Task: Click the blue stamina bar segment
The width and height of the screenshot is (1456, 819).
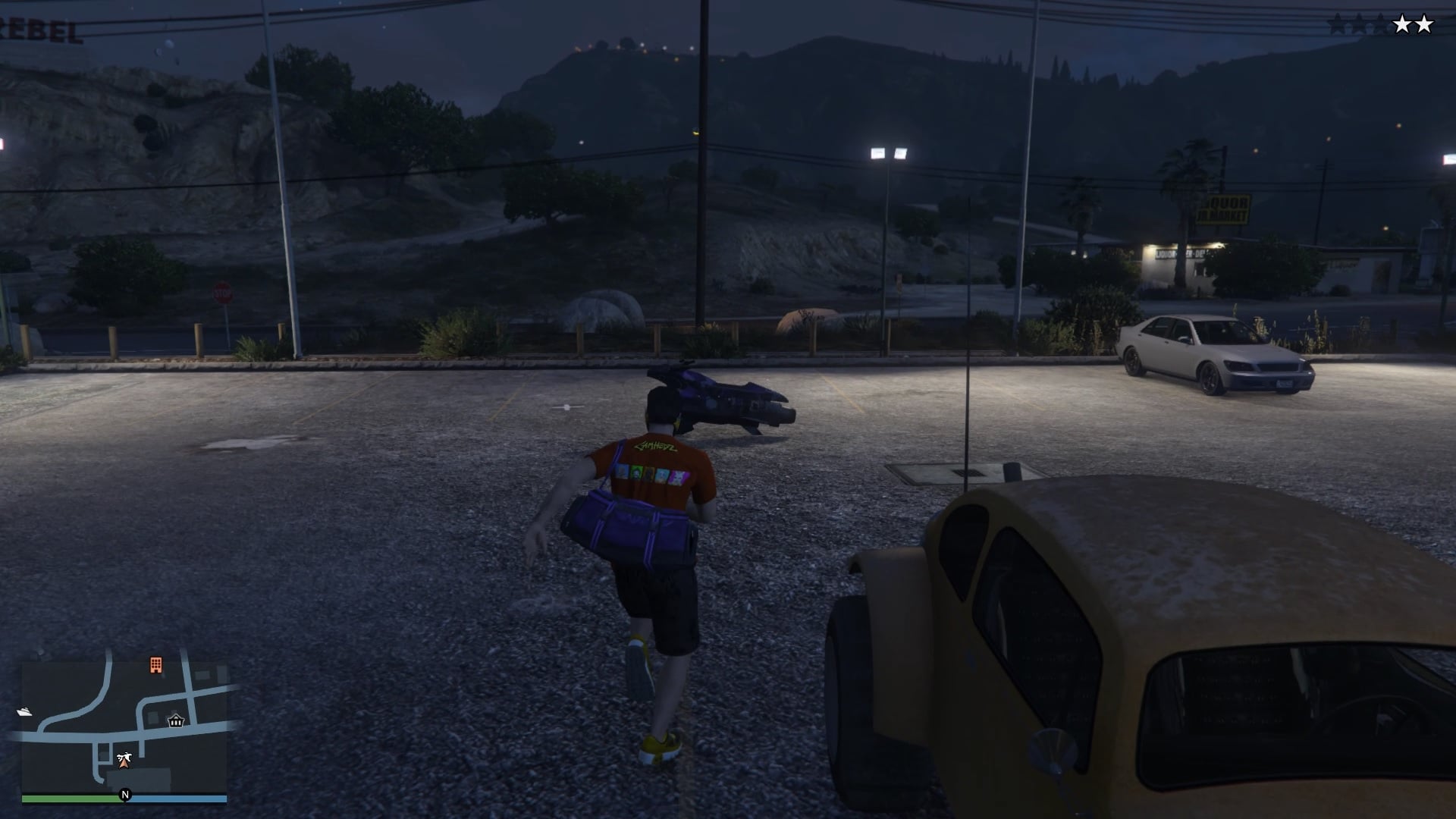Action: click(177, 797)
